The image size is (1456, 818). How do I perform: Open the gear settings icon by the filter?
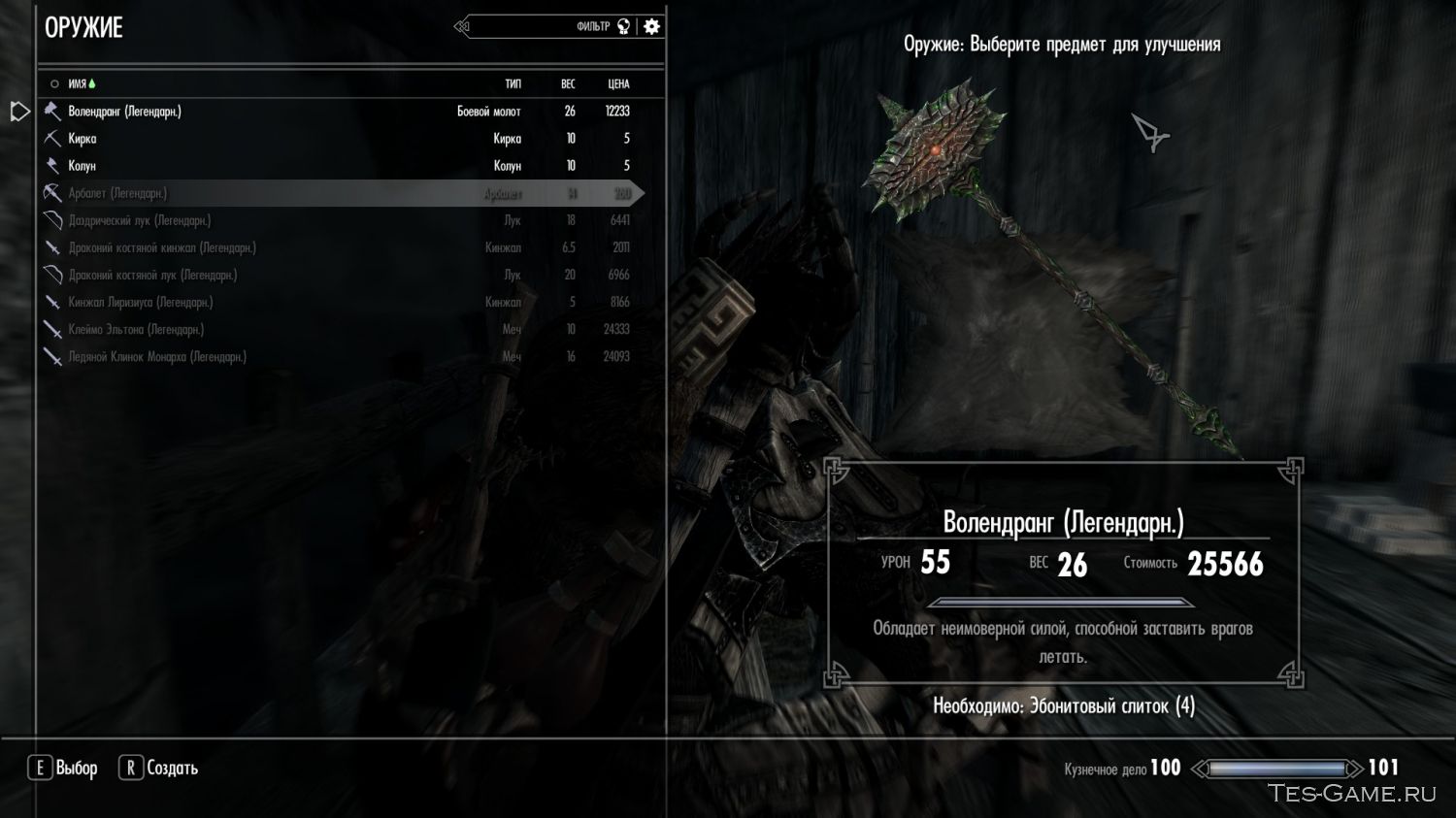[x=652, y=26]
